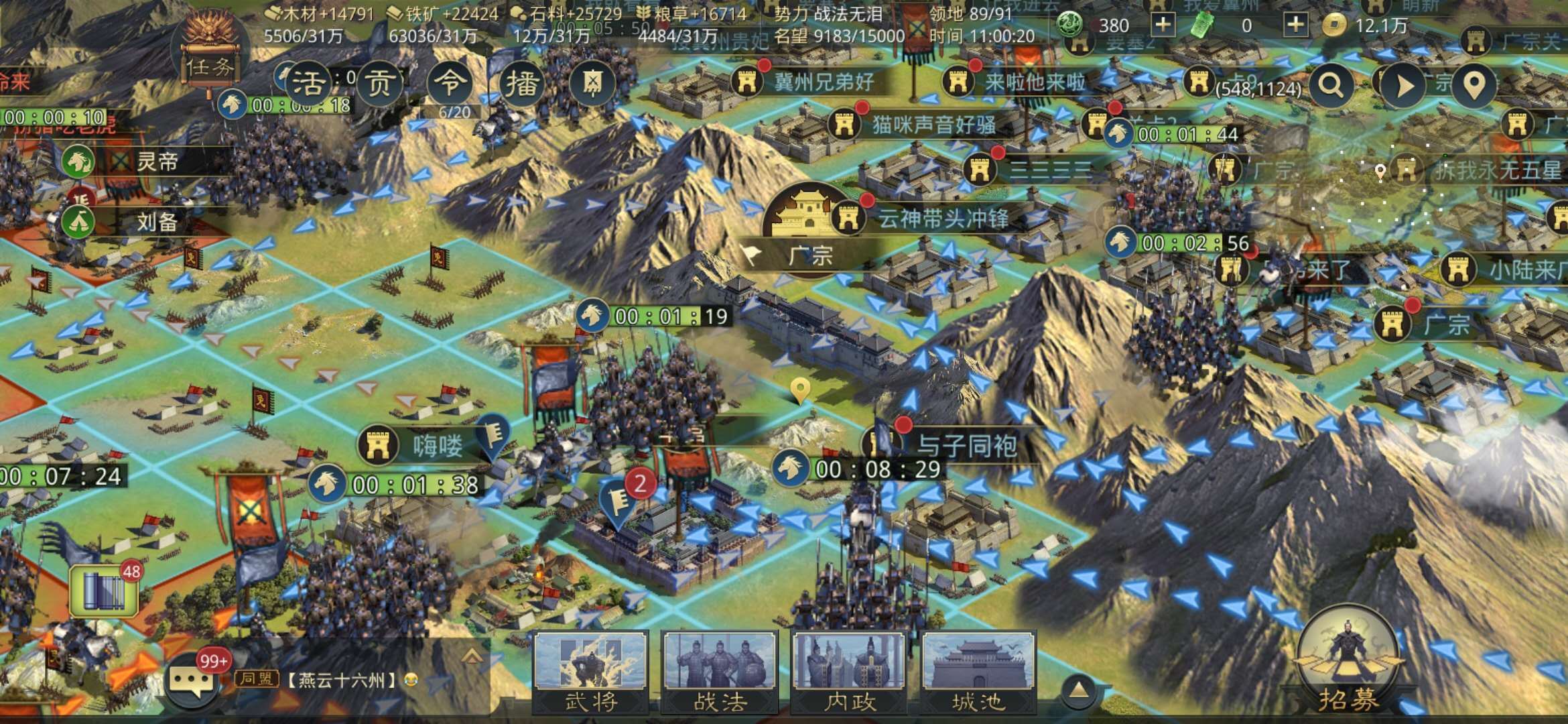Open the map search magnifier
The height and width of the screenshot is (724, 1568).
tap(1331, 87)
